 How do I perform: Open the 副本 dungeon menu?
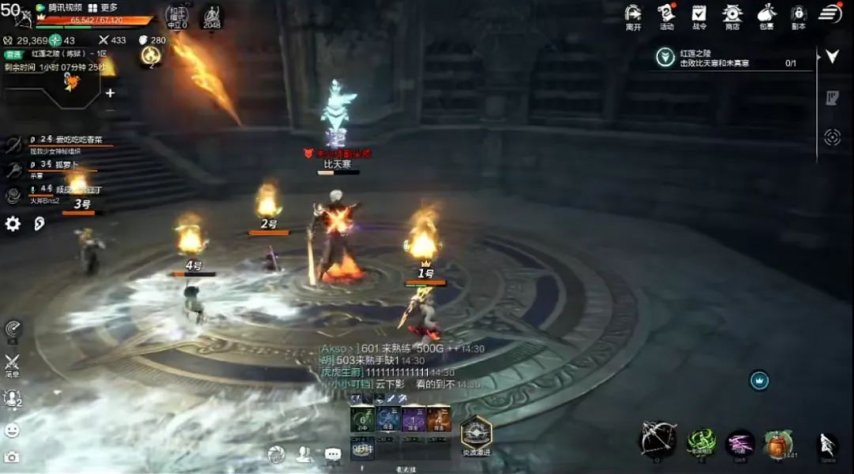(798, 15)
